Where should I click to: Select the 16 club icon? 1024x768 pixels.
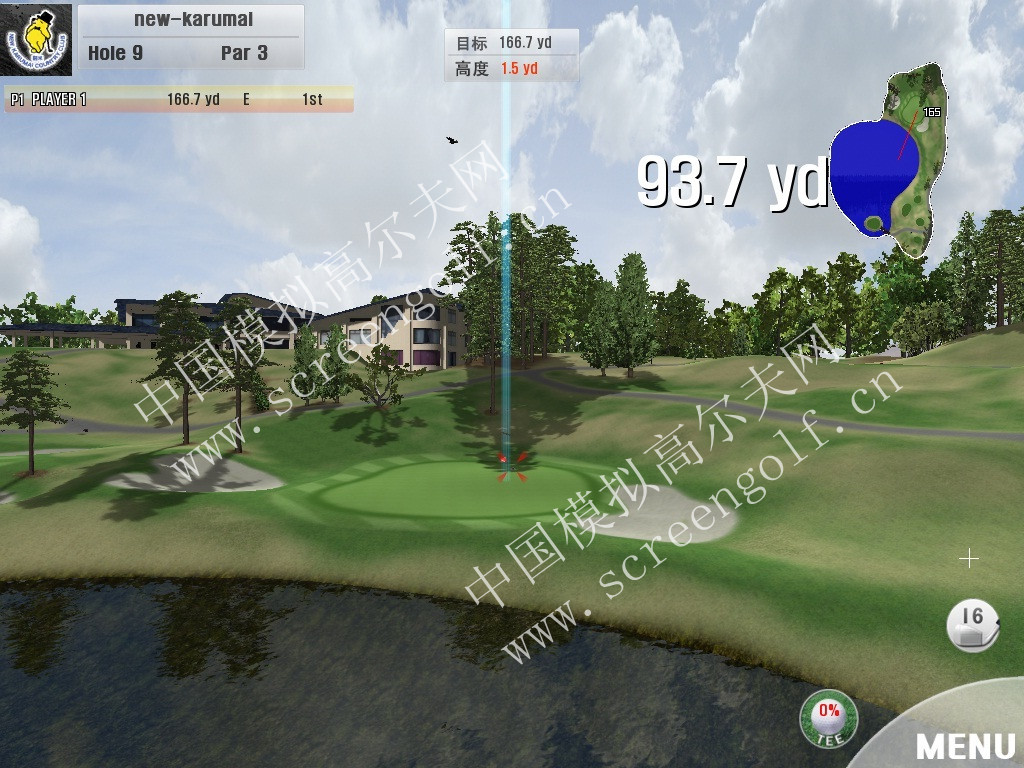tap(972, 627)
